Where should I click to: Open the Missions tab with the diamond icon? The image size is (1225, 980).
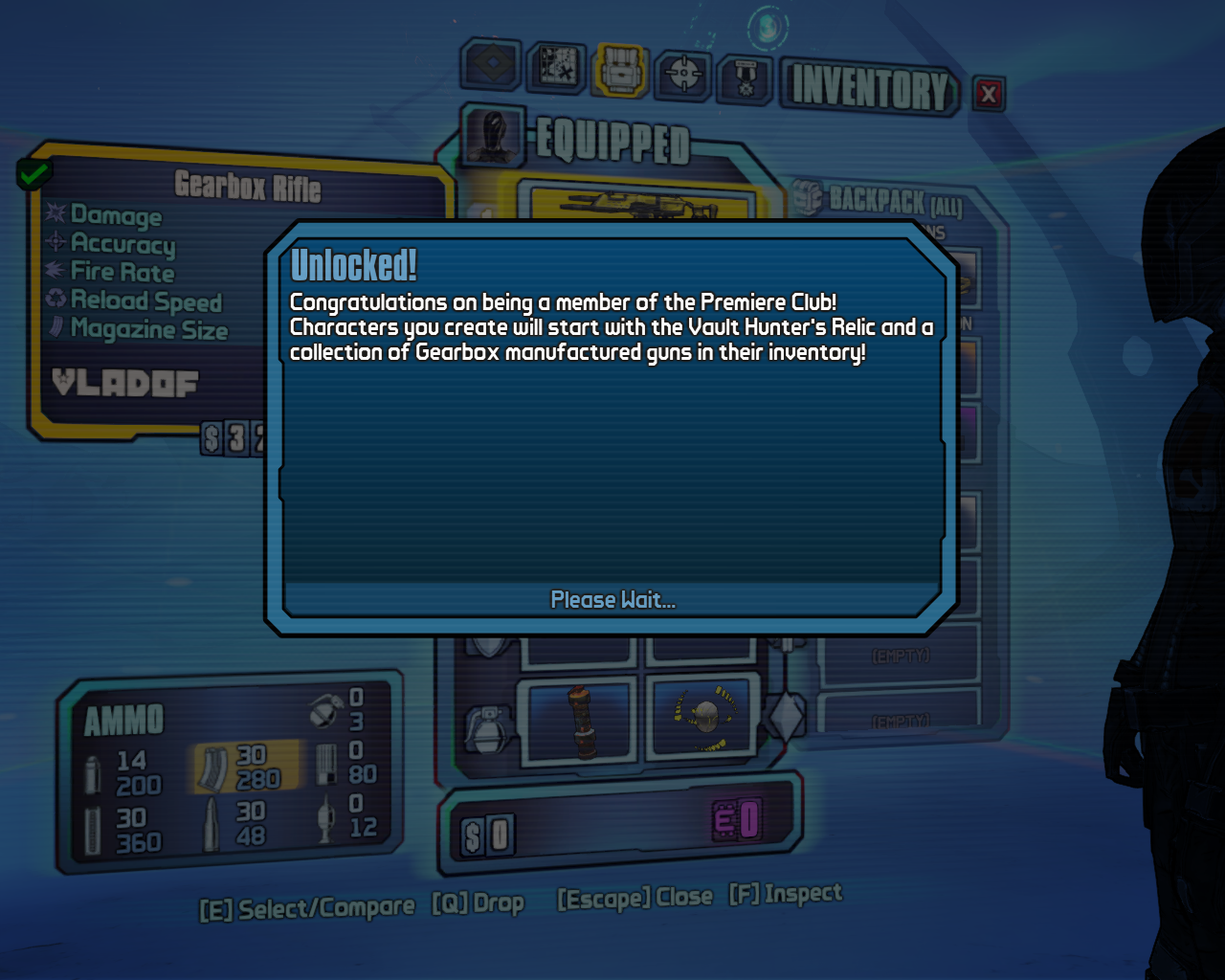(x=491, y=67)
